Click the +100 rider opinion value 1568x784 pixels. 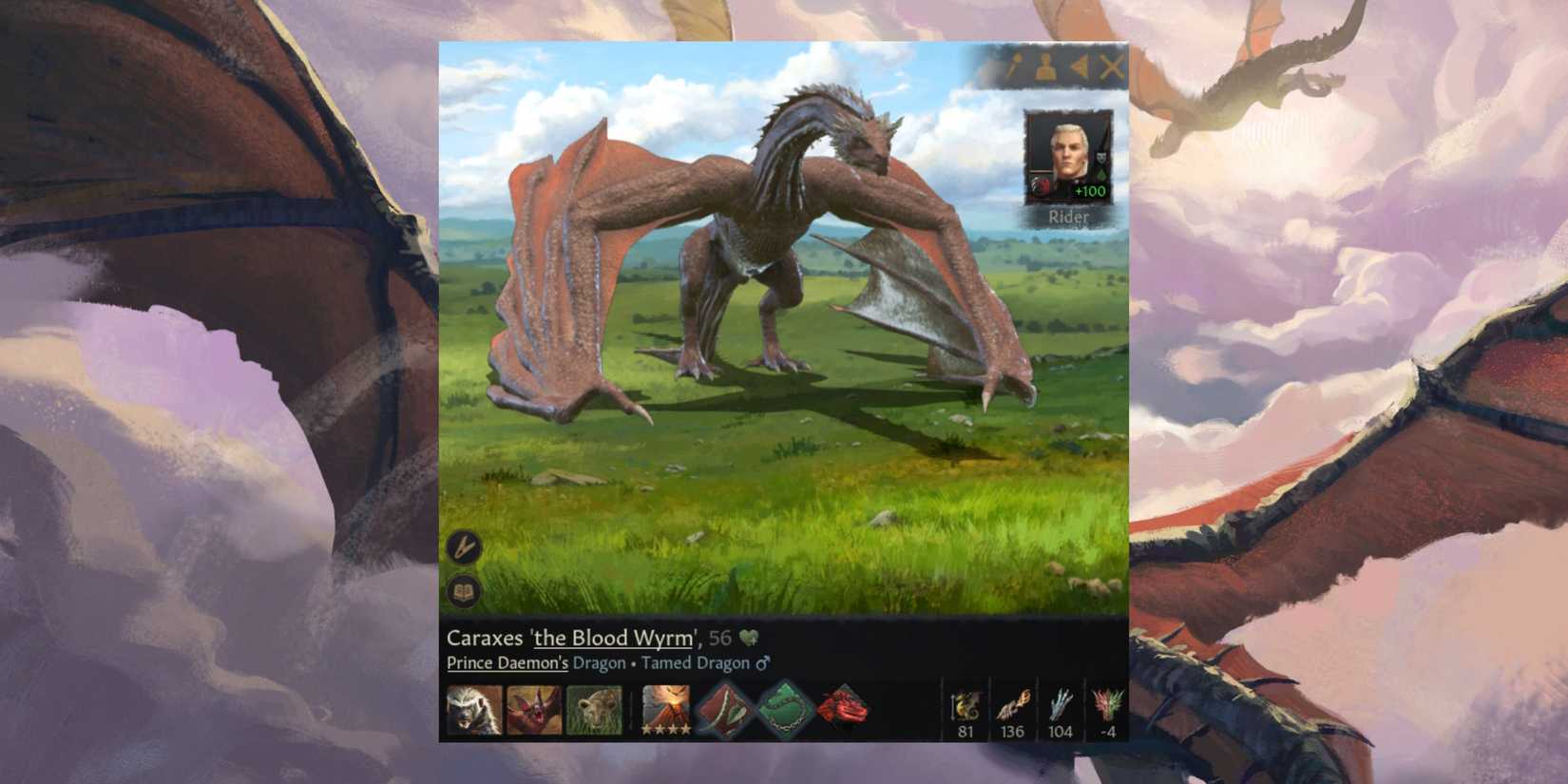[x=1088, y=192]
